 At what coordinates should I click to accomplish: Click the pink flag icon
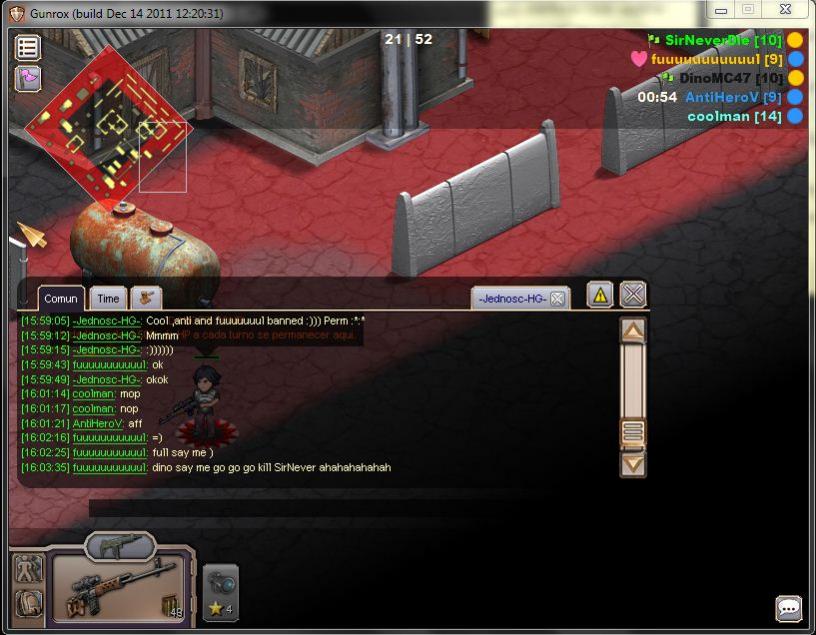coord(27,78)
